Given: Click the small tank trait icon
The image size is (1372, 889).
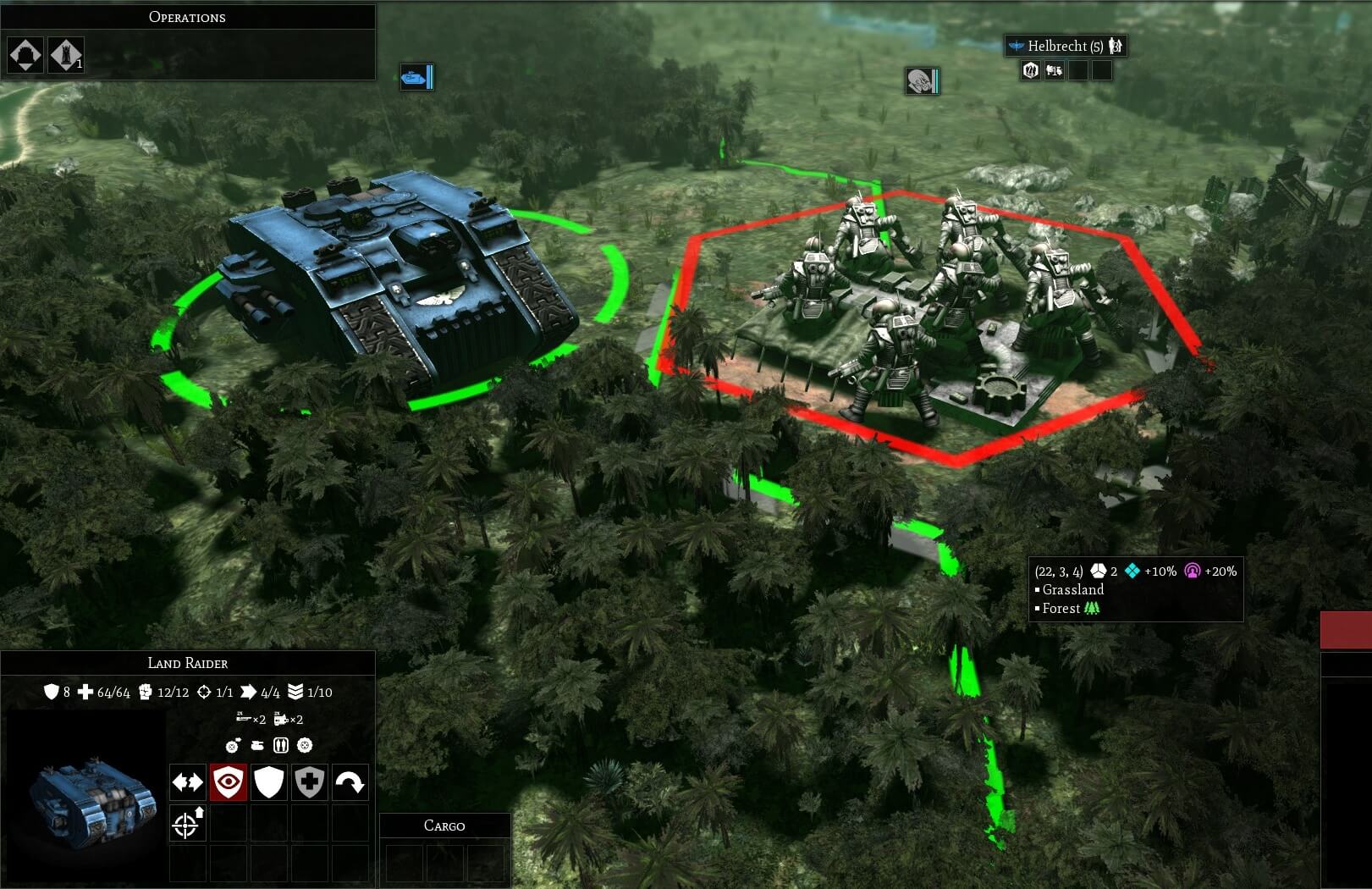Looking at the screenshot, I should 257,746.
